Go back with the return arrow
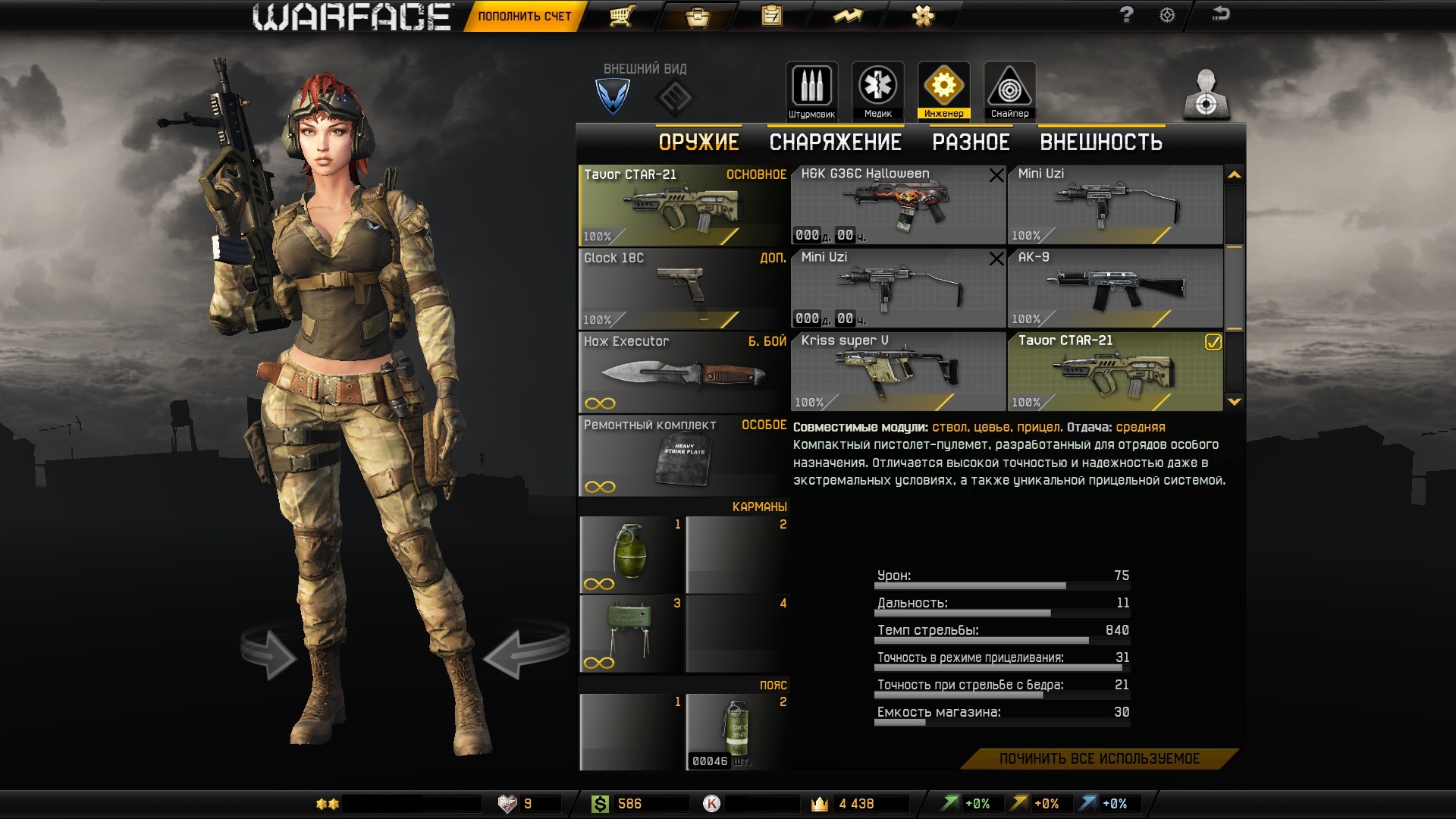Screen dimensions: 1456x819 (1220, 14)
